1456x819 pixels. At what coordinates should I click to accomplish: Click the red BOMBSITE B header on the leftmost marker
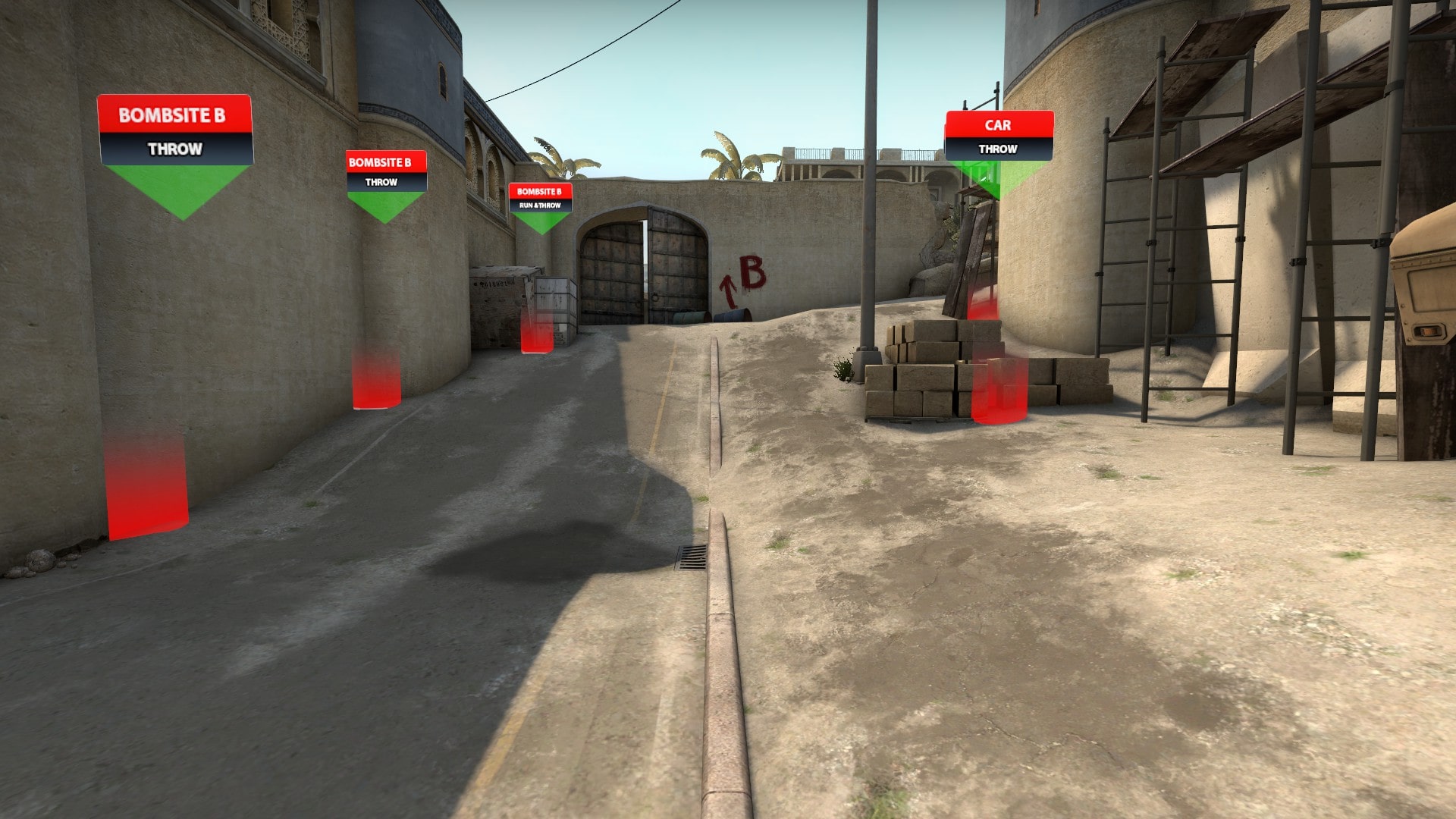171,115
